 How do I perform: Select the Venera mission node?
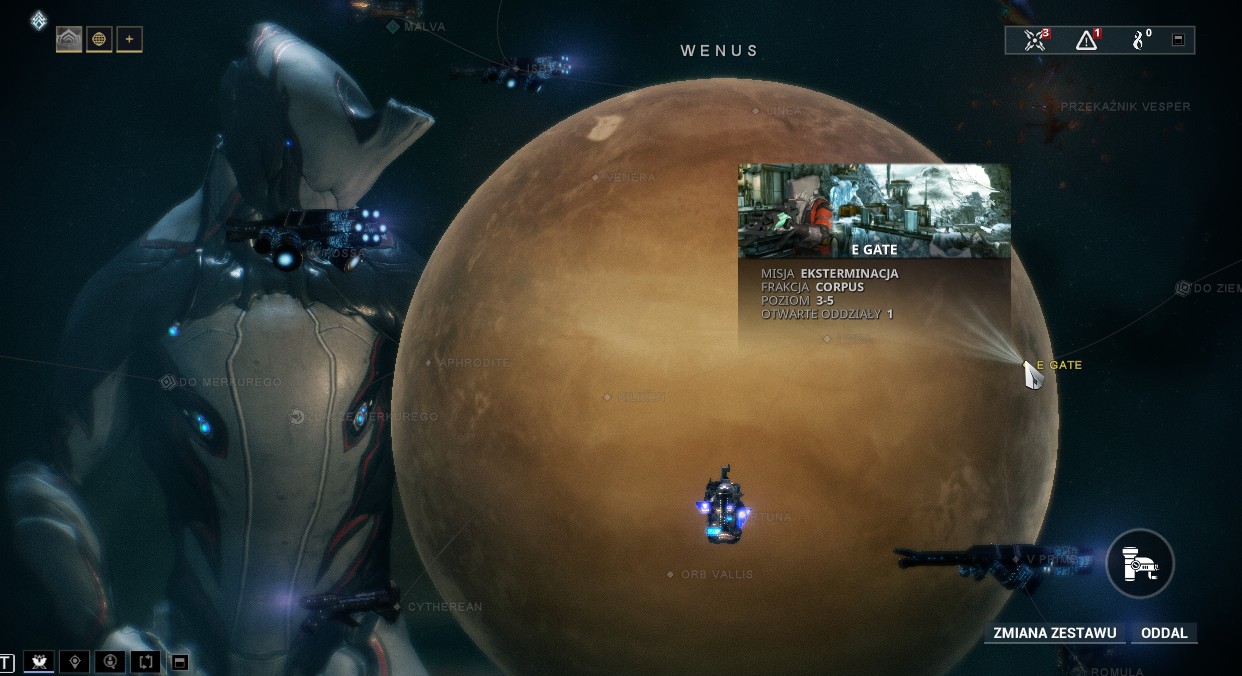(596, 178)
